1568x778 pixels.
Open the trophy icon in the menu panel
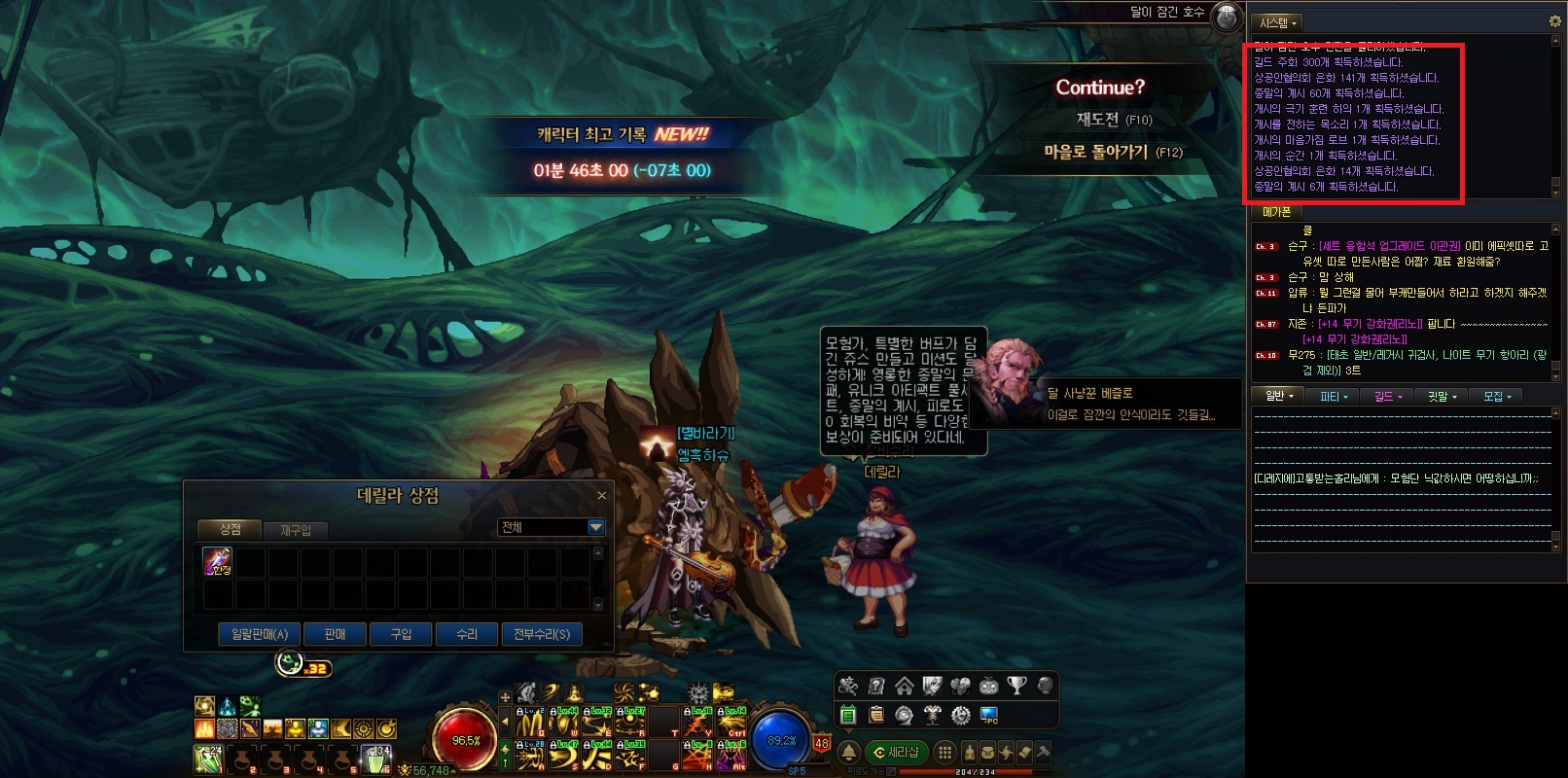(1016, 686)
